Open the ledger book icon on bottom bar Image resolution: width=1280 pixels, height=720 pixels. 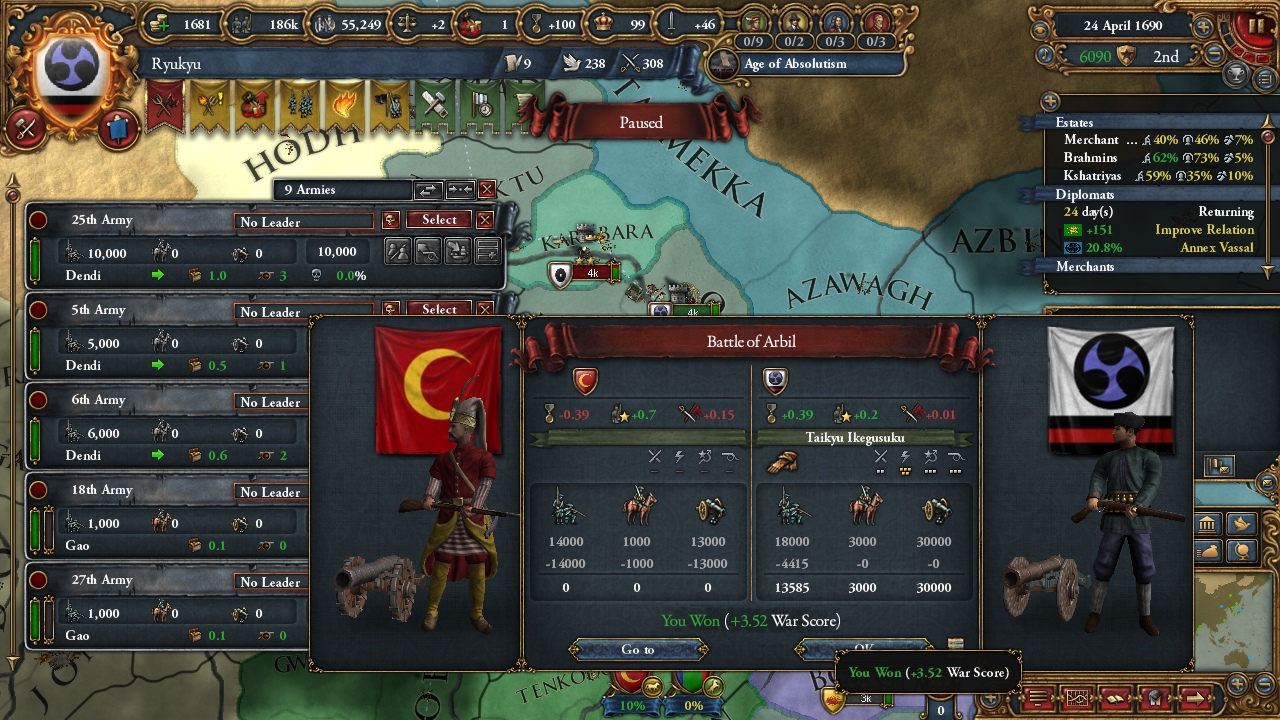tap(1116, 696)
